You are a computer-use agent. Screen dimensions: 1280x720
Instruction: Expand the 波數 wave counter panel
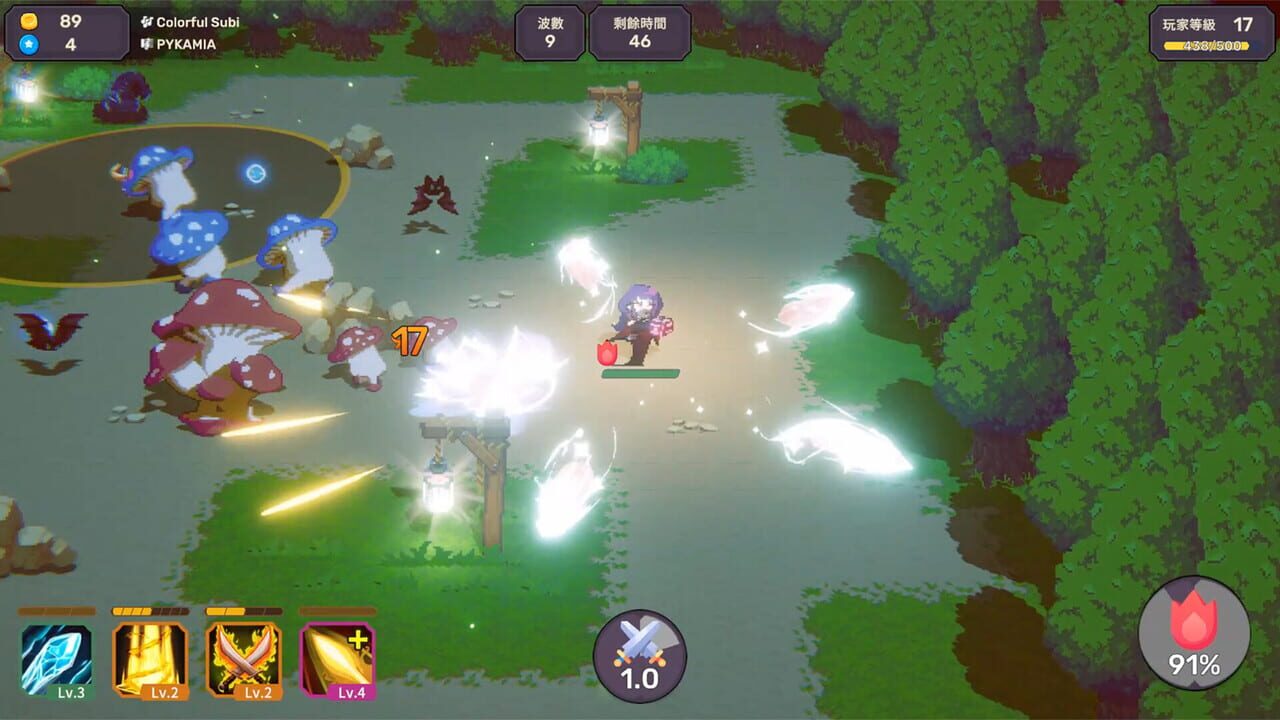(x=549, y=32)
